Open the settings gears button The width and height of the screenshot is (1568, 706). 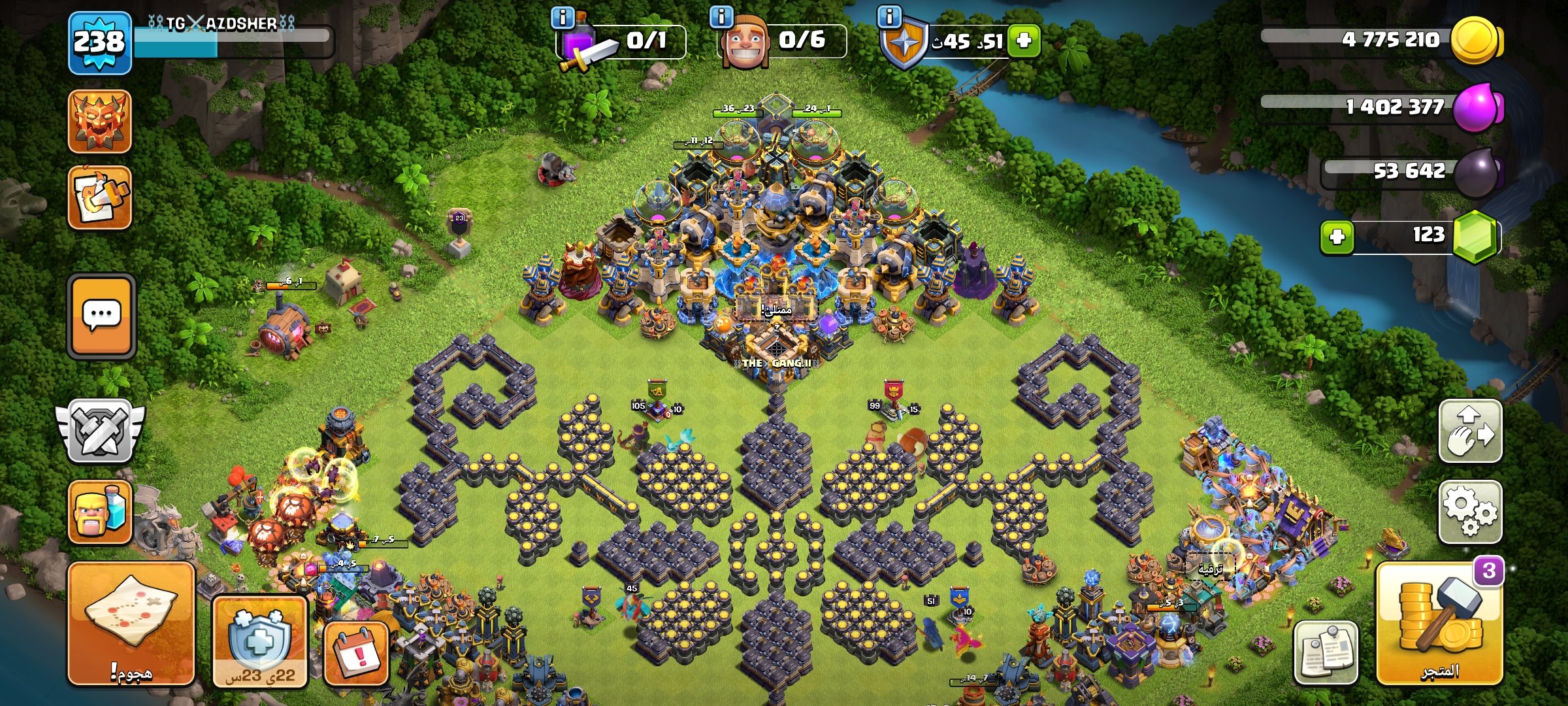(1470, 511)
